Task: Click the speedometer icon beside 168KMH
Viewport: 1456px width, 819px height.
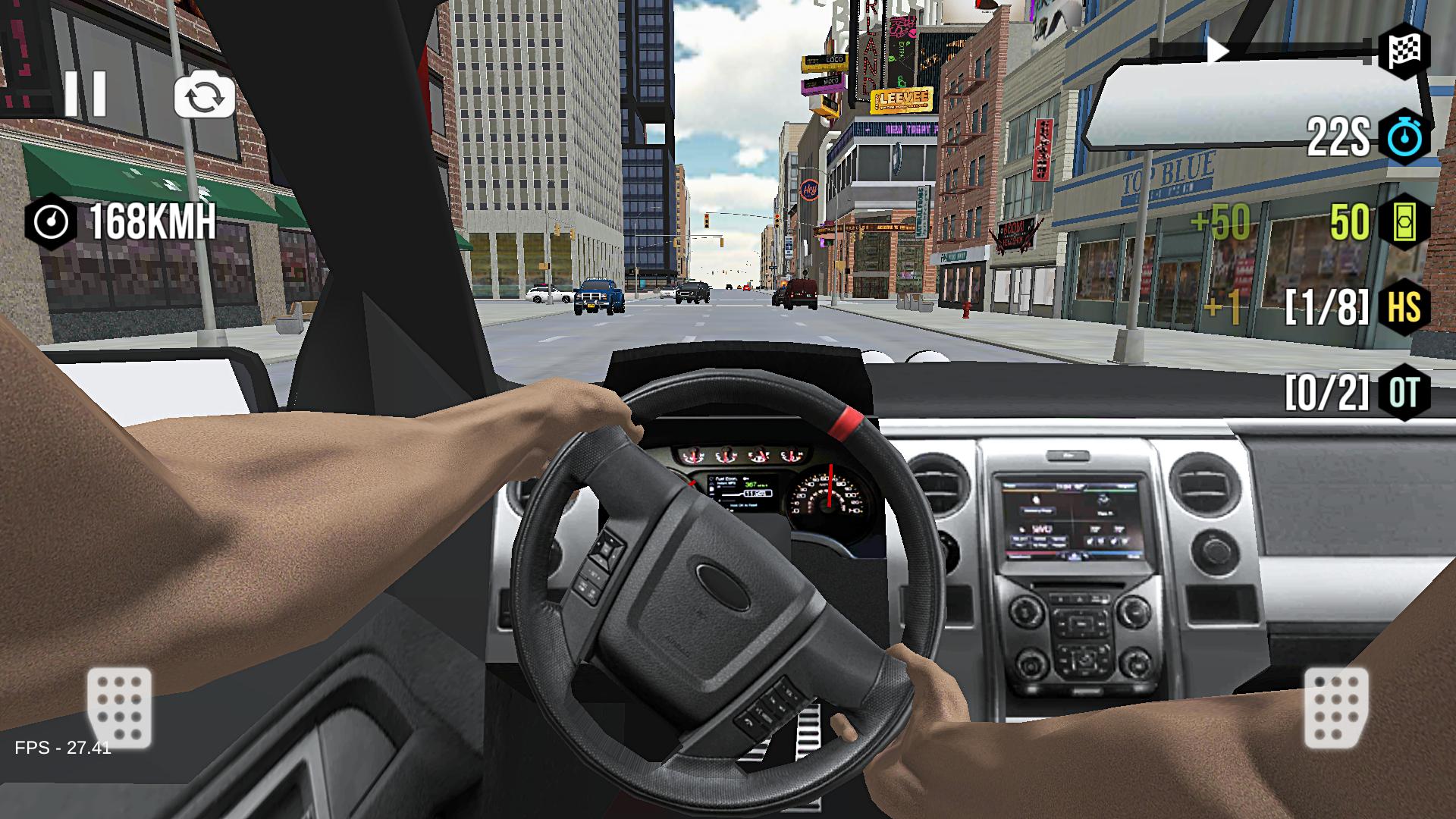Action: [51, 221]
